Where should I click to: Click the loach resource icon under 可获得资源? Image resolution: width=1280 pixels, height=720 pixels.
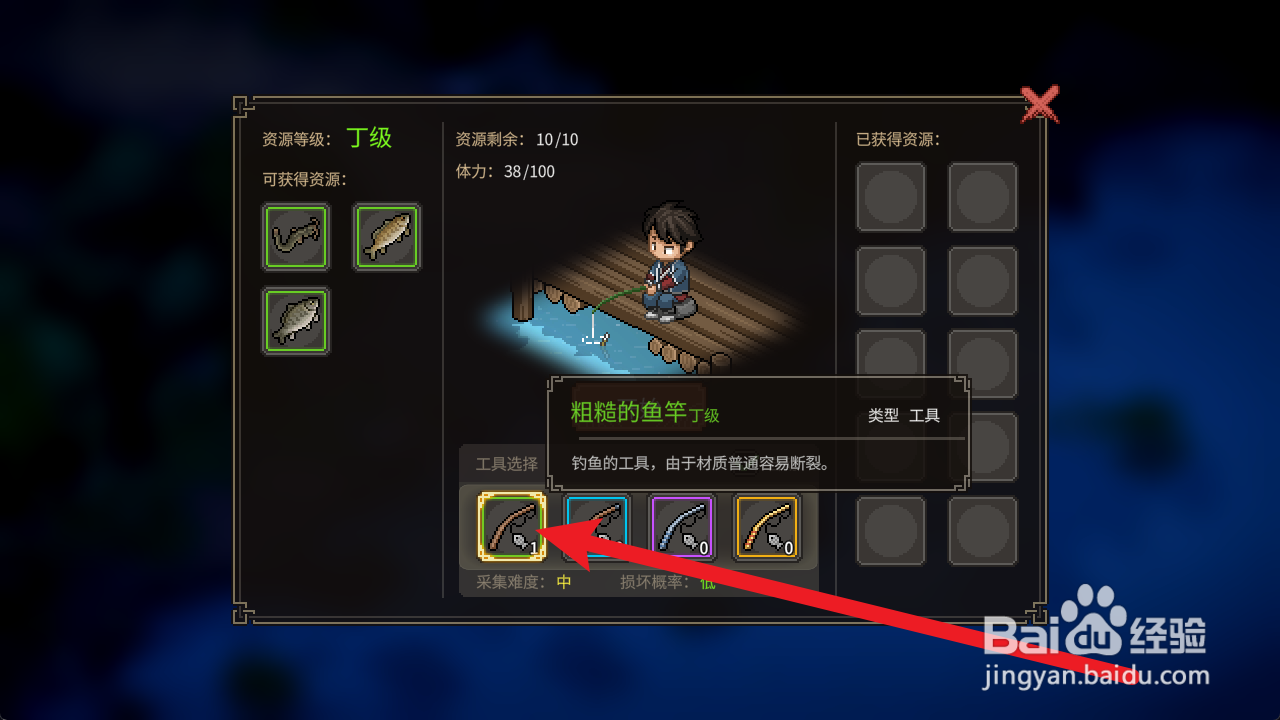click(x=295, y=237)
